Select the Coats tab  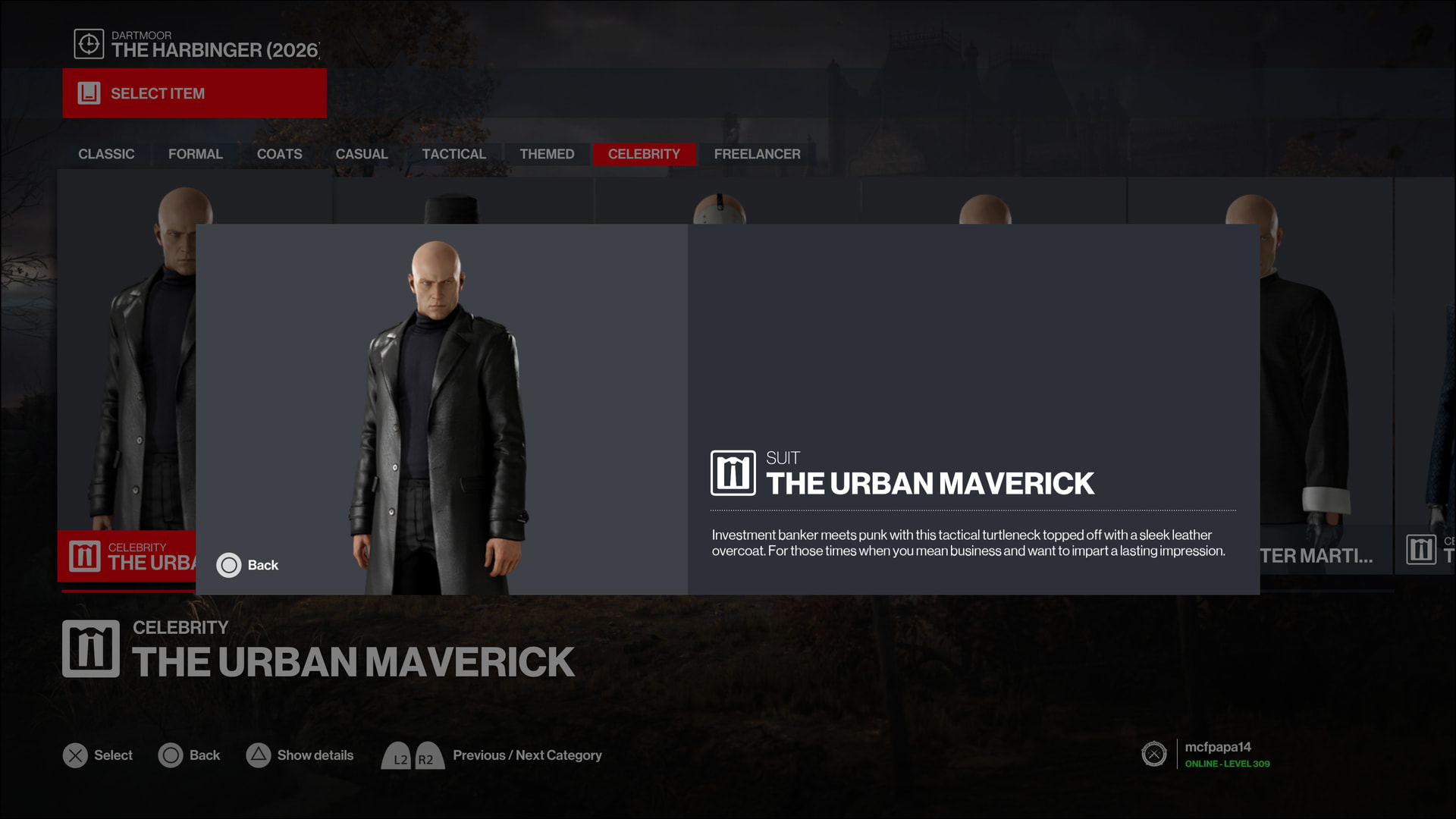click(279, 154)
